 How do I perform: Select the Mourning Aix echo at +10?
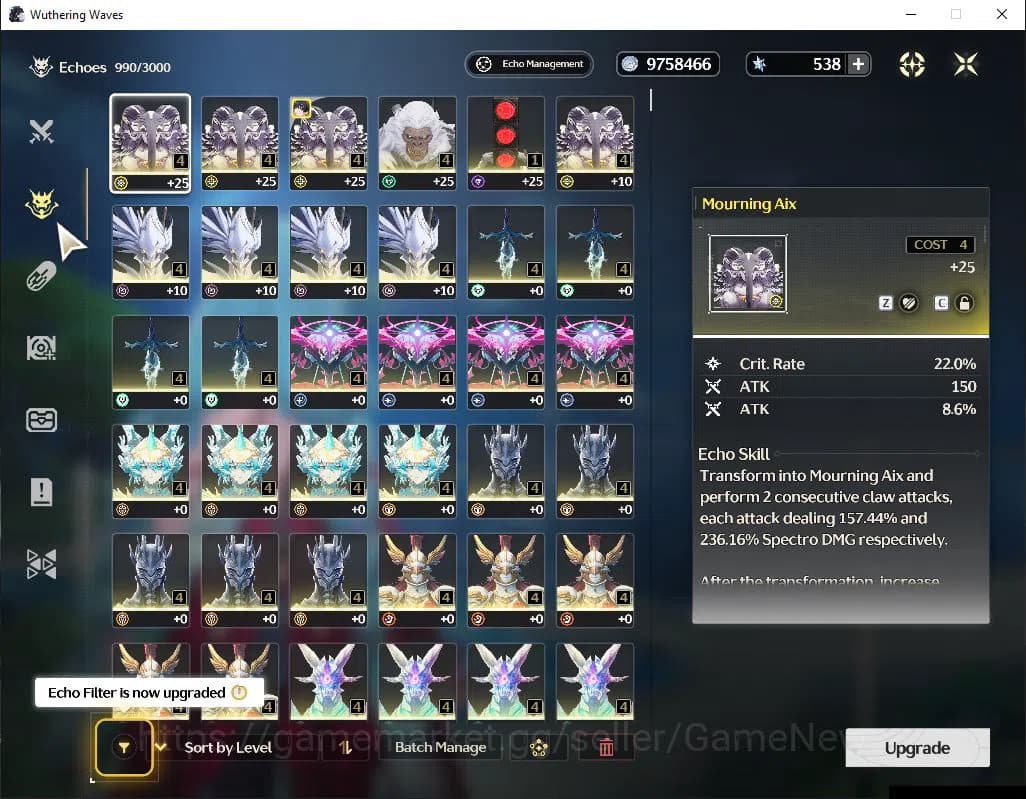(x=595, y=141)
